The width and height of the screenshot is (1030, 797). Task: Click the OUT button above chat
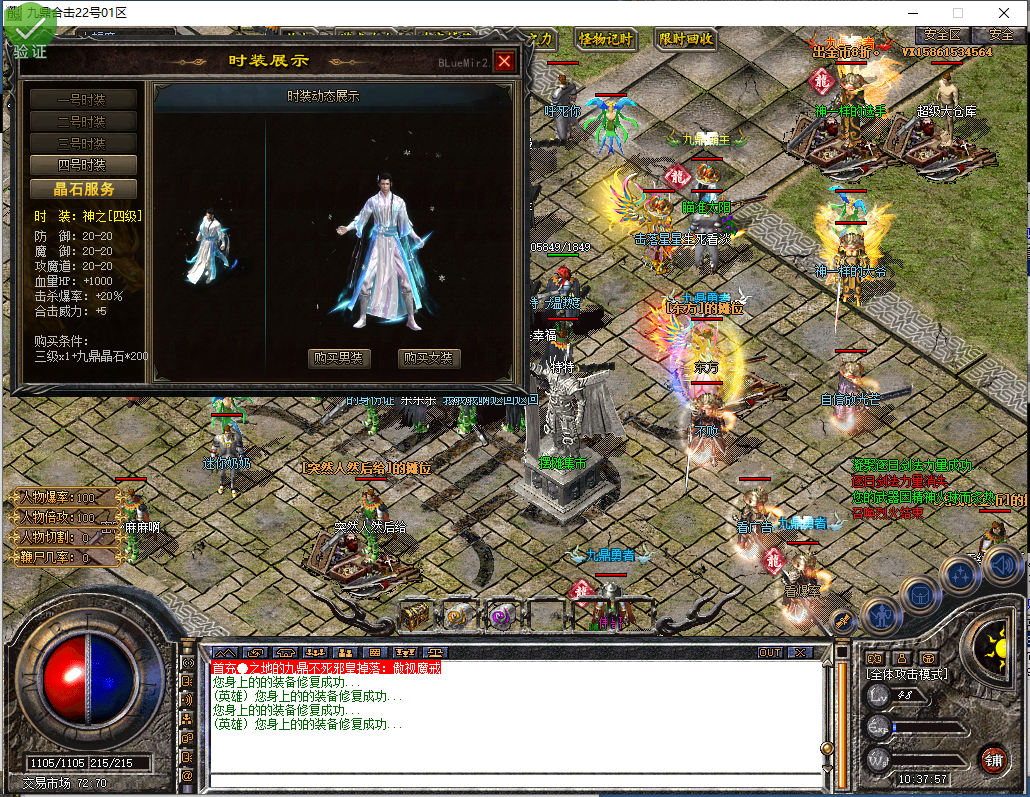coord(770,652)
